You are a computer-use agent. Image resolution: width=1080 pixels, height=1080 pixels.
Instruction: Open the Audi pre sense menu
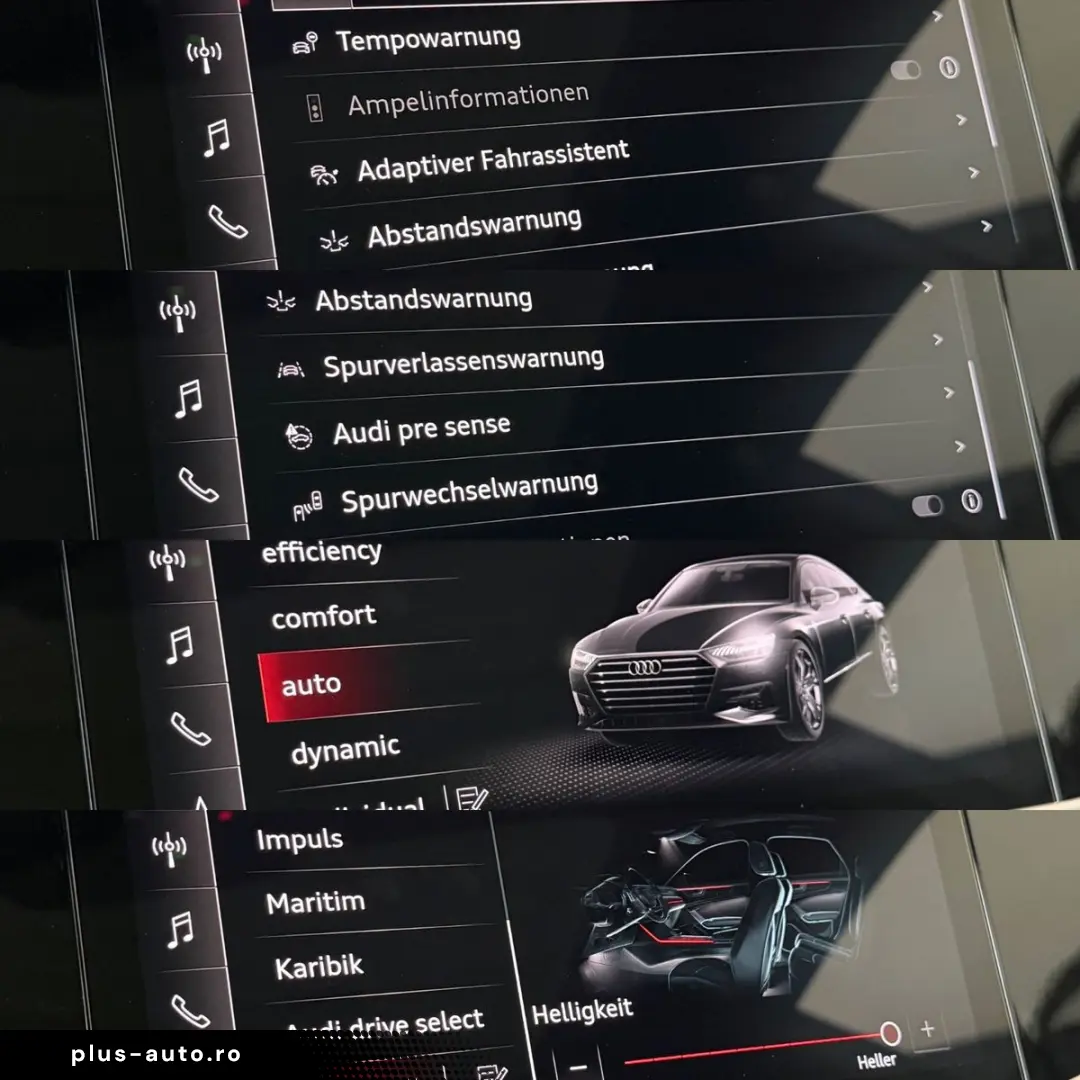click(x=421, y=430)
